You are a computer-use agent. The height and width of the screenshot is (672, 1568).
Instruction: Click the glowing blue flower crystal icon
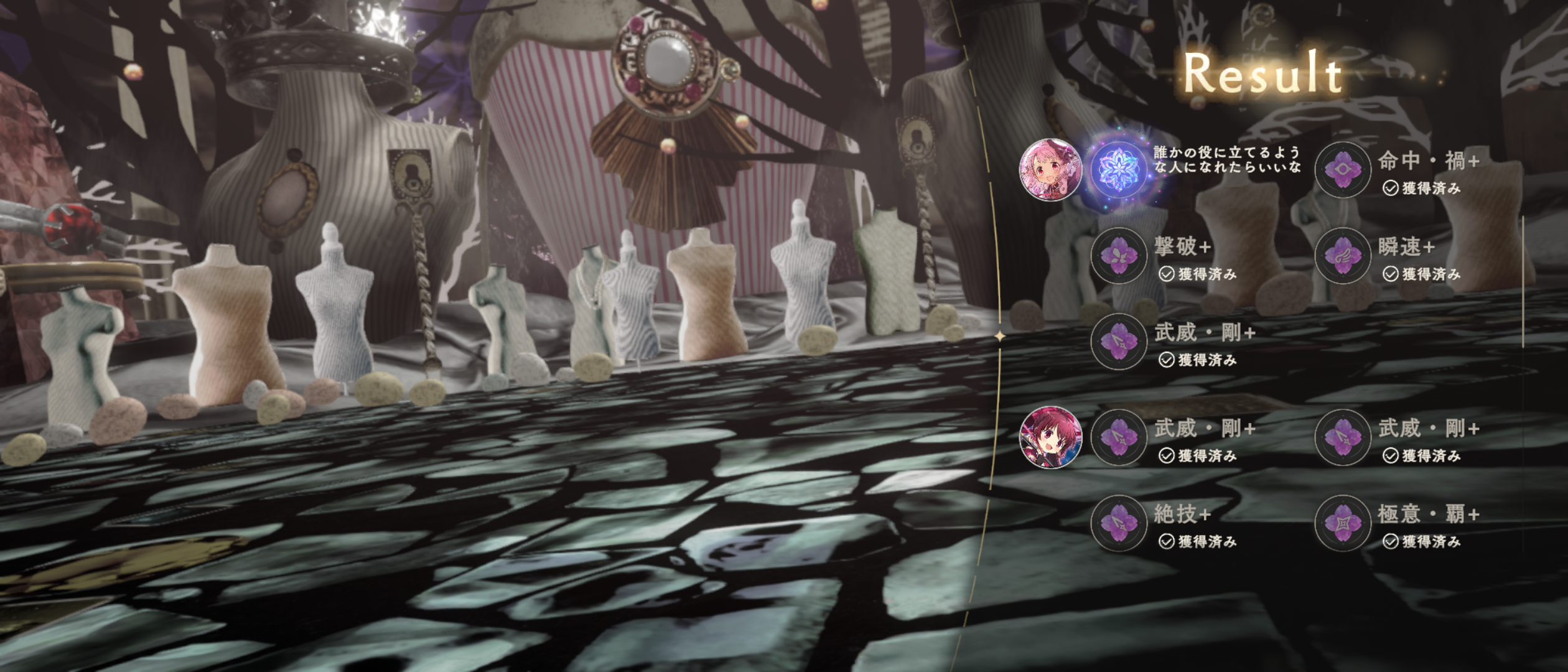coord(1119,170)
